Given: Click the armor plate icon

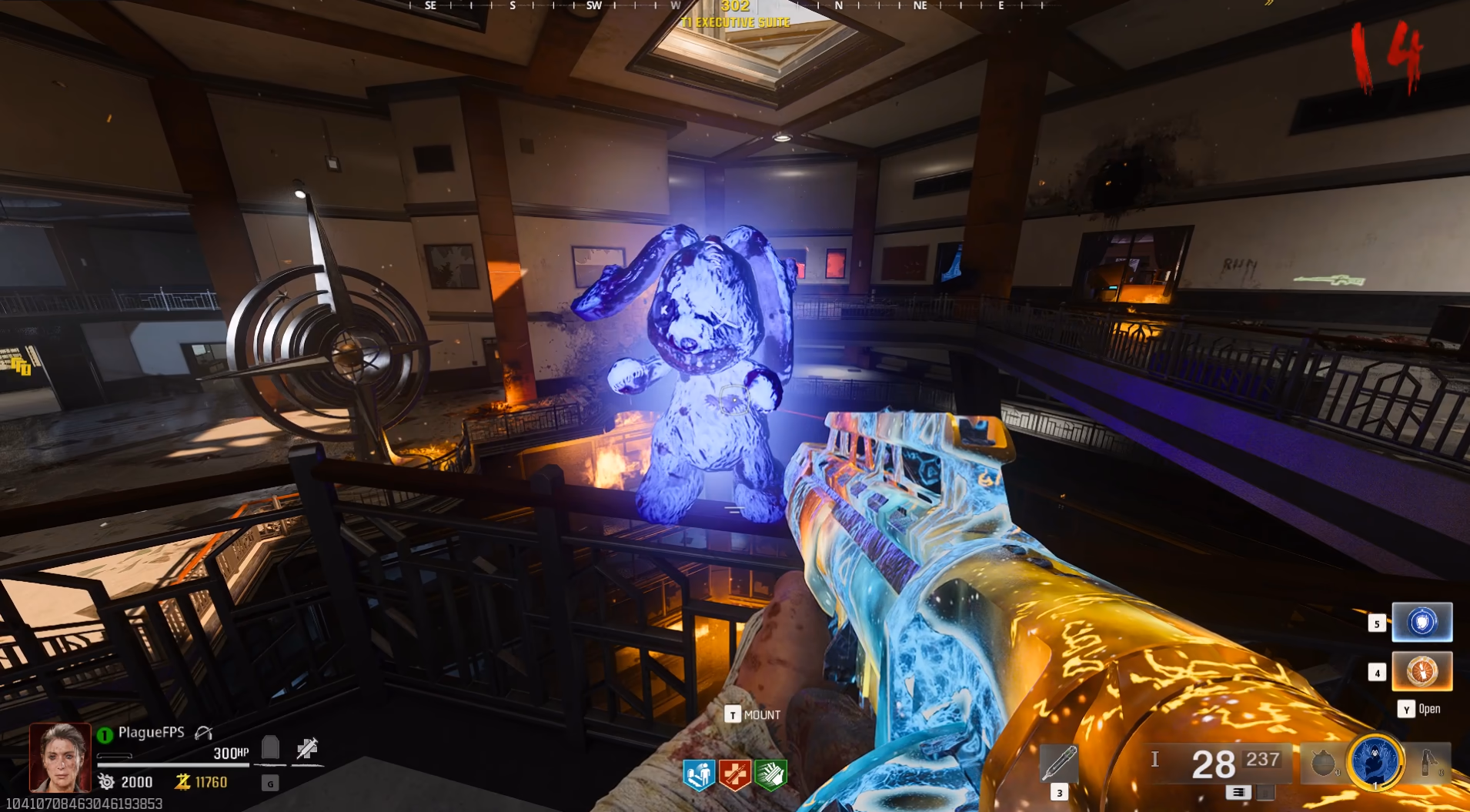Looking at the screenshot, I should [x=270, y=747].
